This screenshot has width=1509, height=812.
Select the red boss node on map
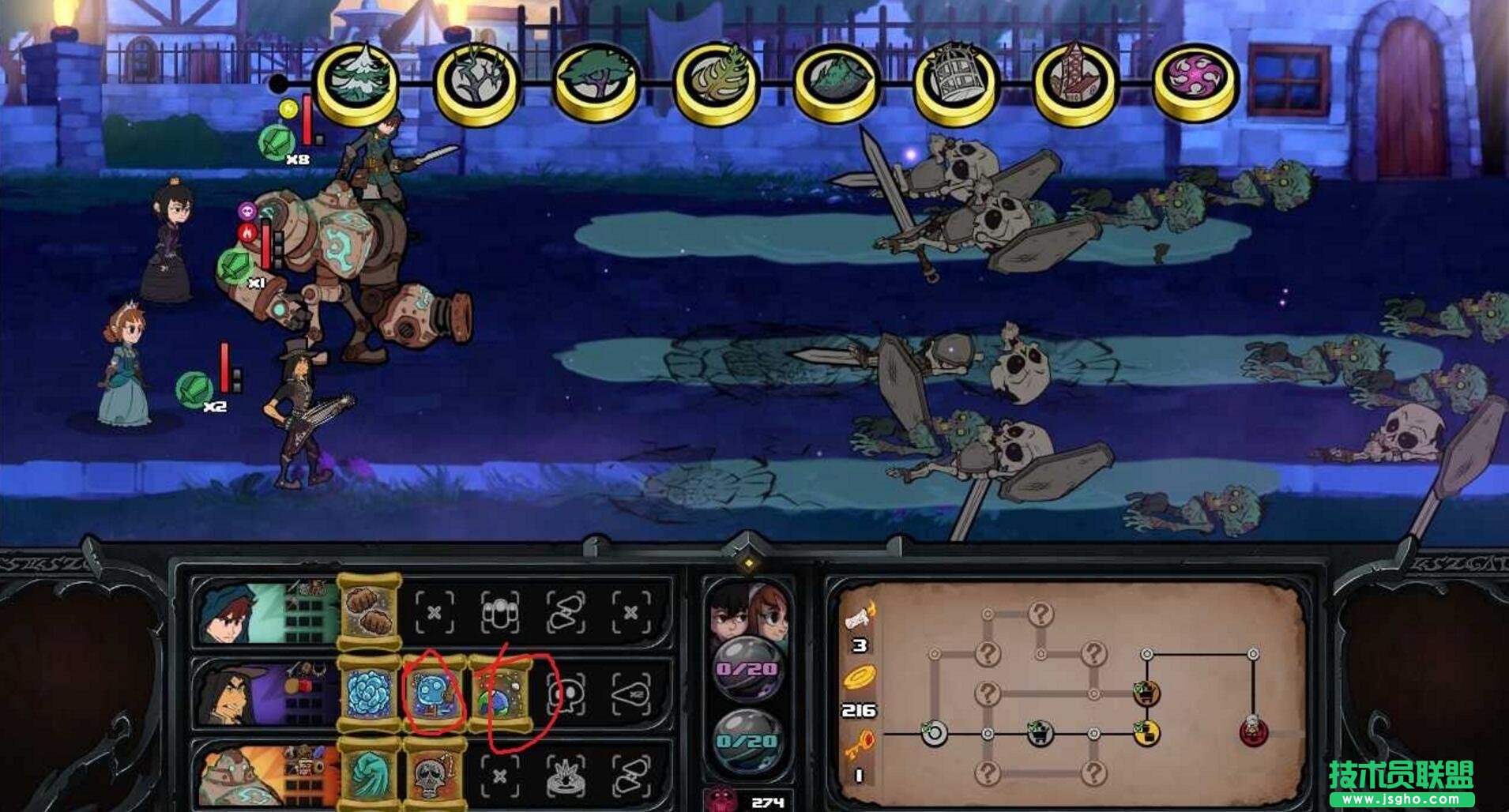(x=1253, y=731)
